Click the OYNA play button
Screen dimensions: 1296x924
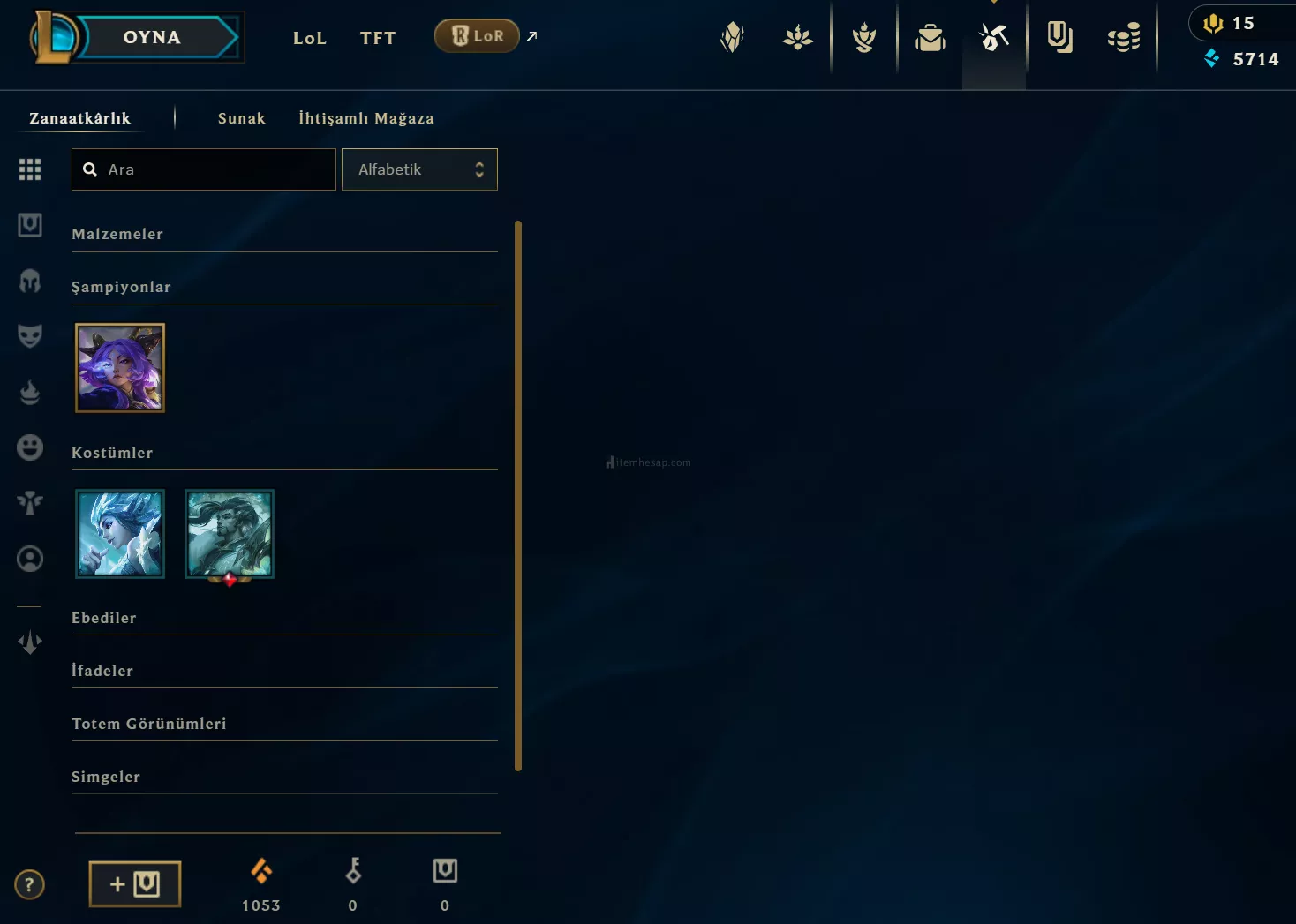pyautogui.click(x=152, y=37)
